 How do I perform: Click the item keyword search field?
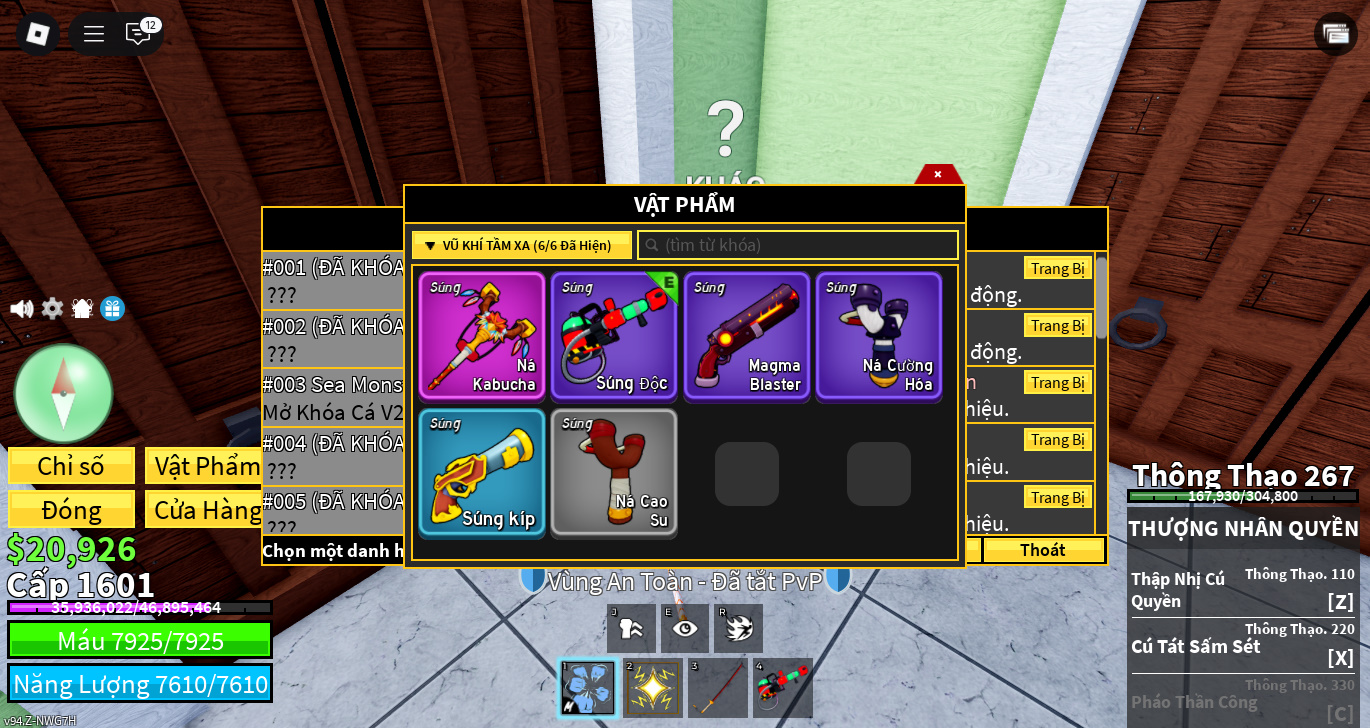click(798, 245)
